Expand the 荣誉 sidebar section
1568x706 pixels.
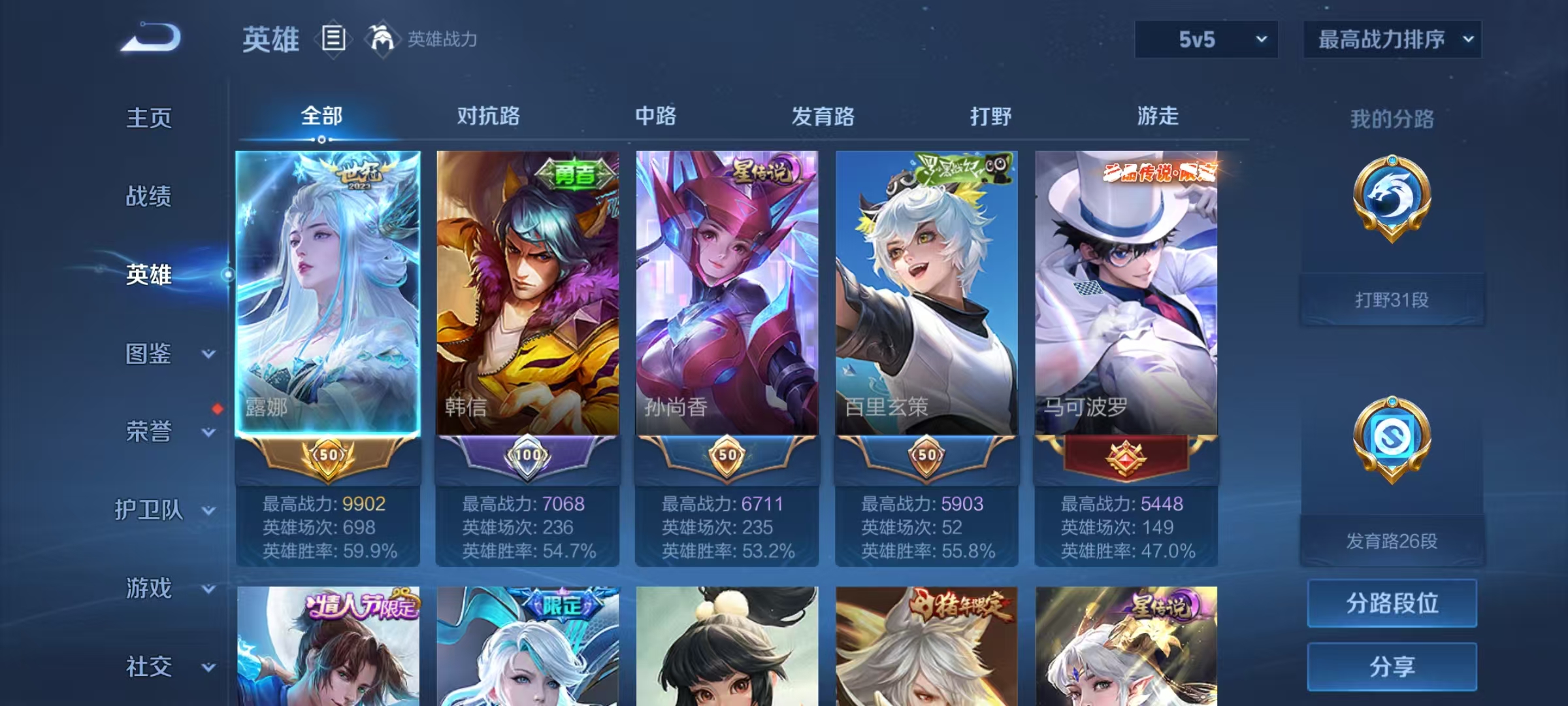coord(150,431)
